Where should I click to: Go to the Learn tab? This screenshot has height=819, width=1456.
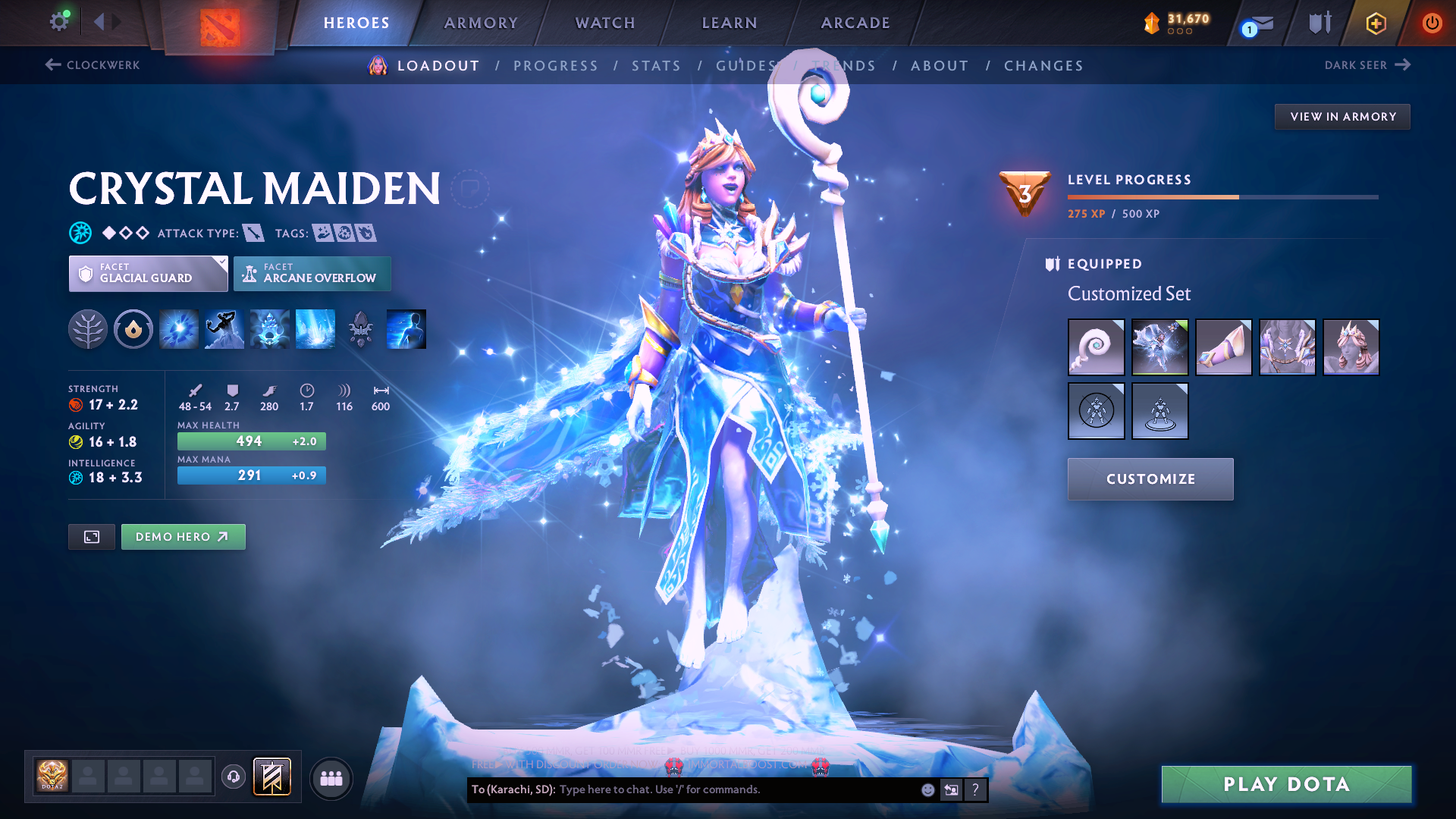coord(730,23)
